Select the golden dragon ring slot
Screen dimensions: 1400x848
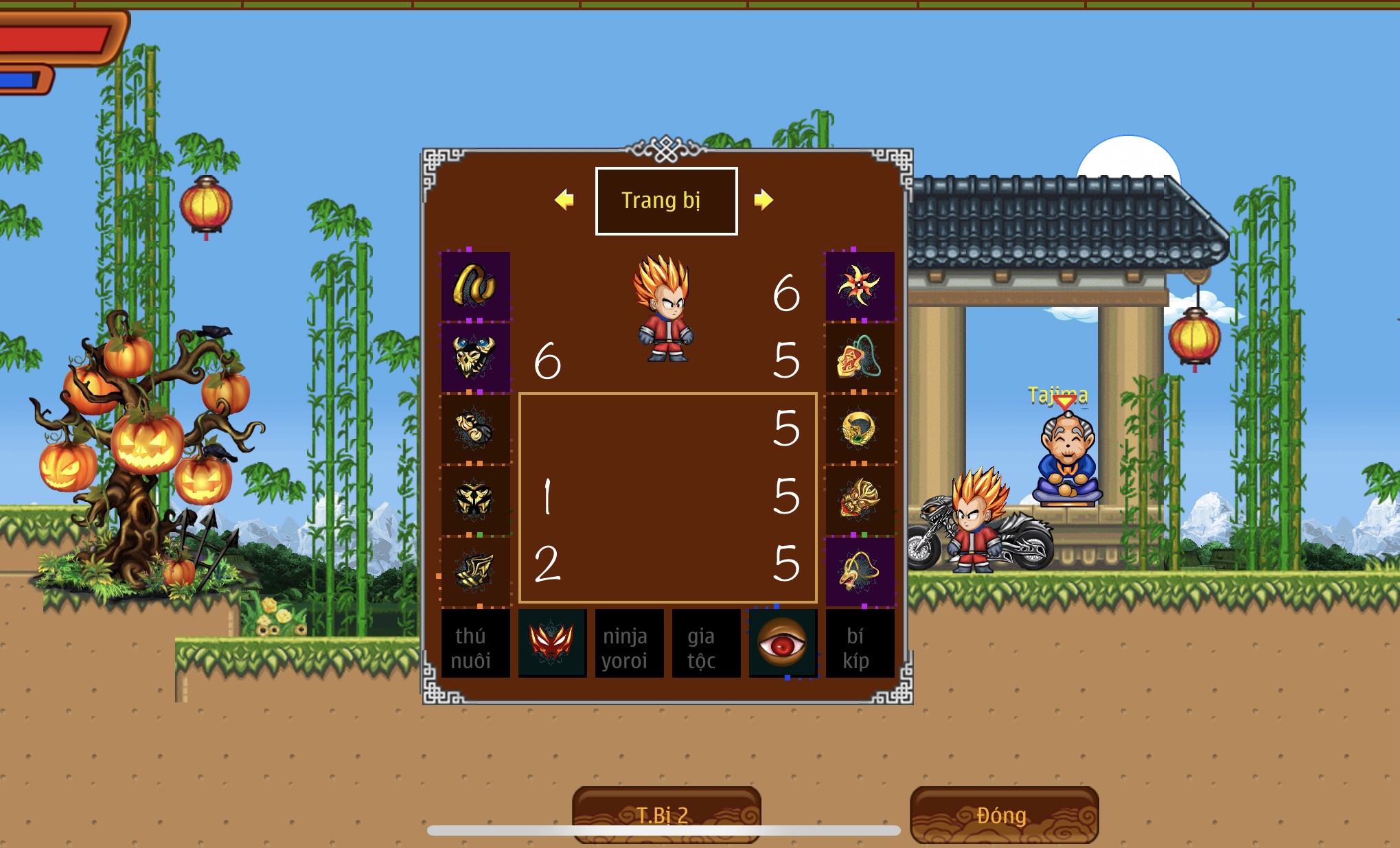[x=860, y=428]
